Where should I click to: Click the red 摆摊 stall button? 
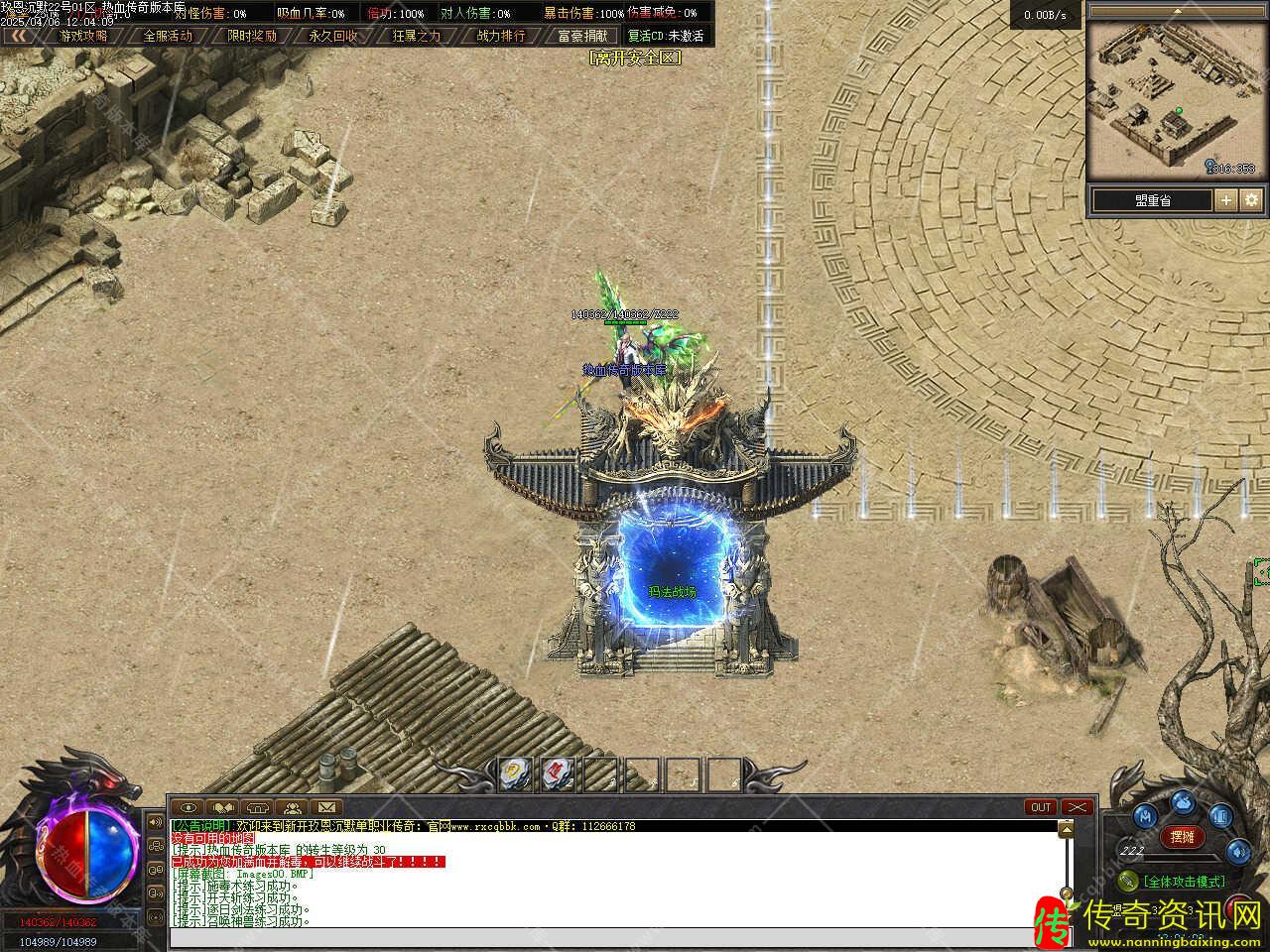pos(1182,837)
